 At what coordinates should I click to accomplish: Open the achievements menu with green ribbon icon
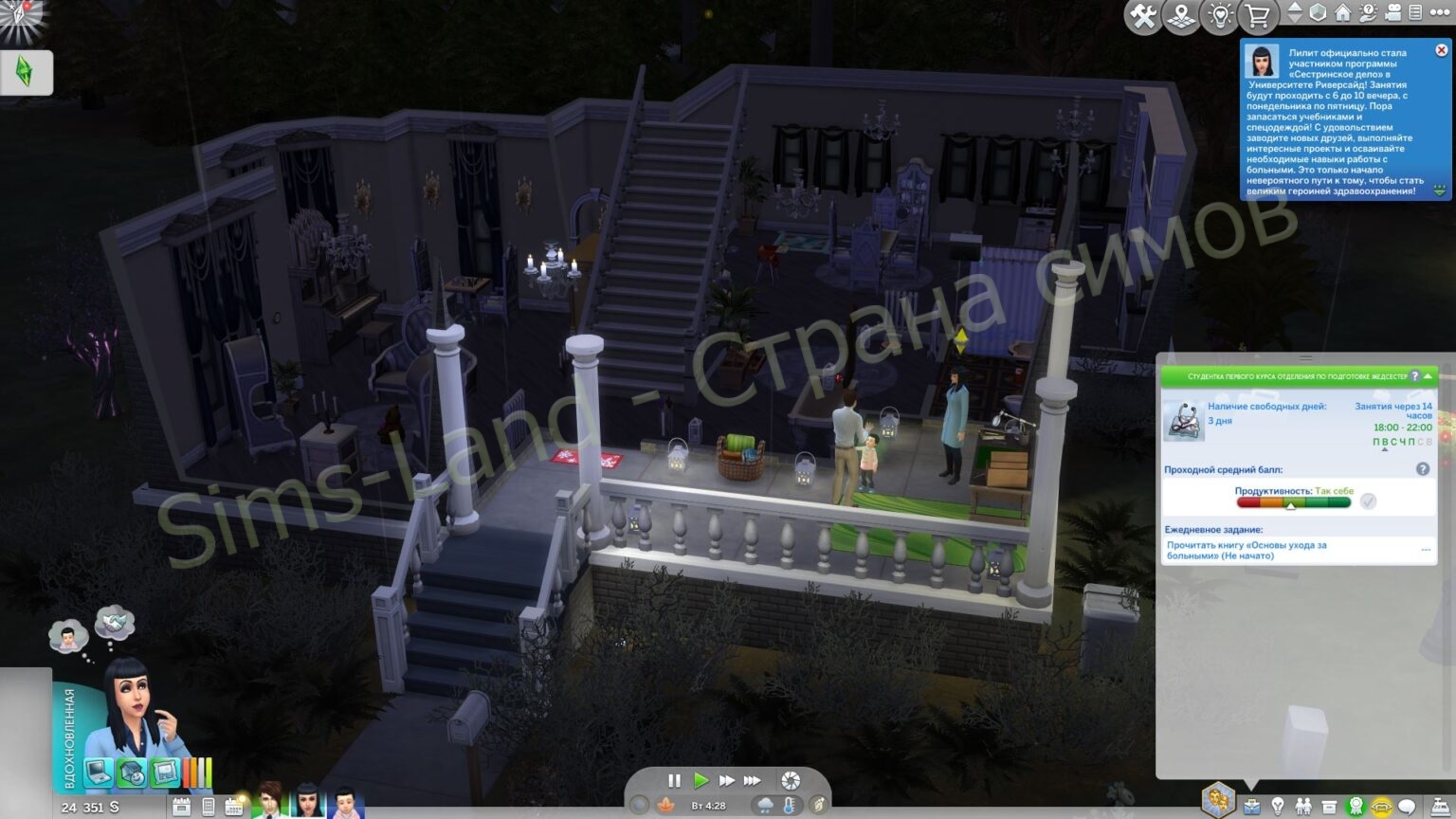point(1356,805)
